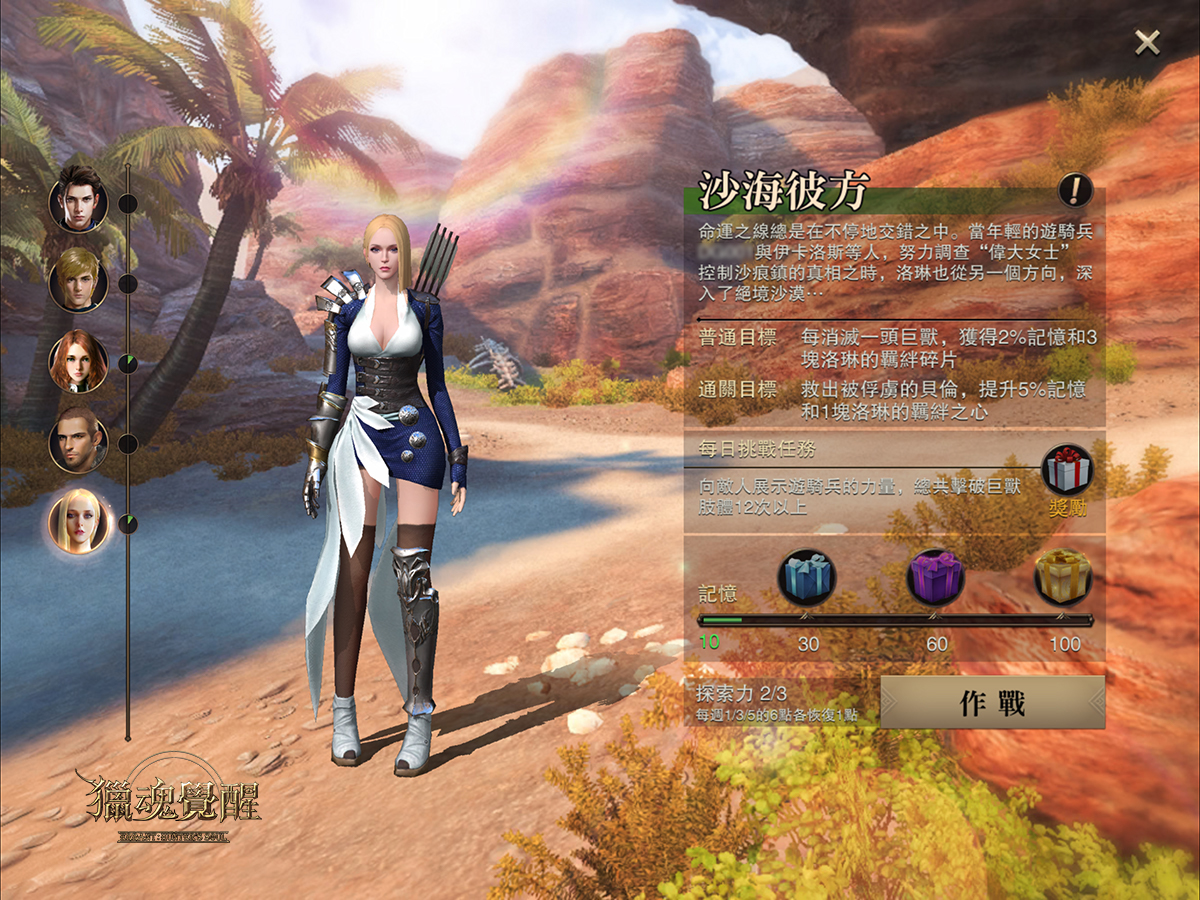Viewport: 1200px width, 900px height.
Task: Choose the blond male character portrait
Action: pos(78,280)
